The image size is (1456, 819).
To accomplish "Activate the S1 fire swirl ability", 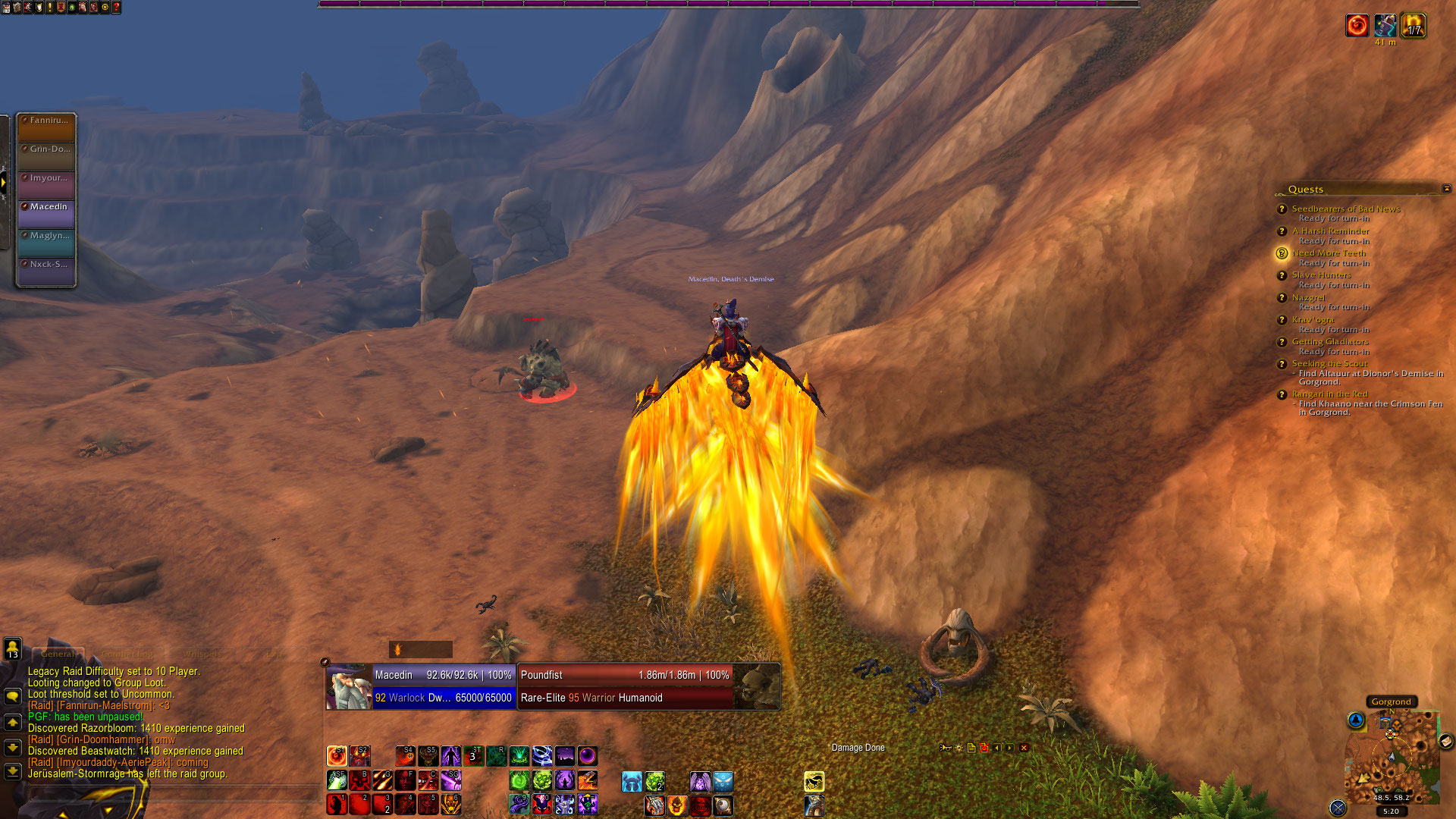I will (337, 755).
